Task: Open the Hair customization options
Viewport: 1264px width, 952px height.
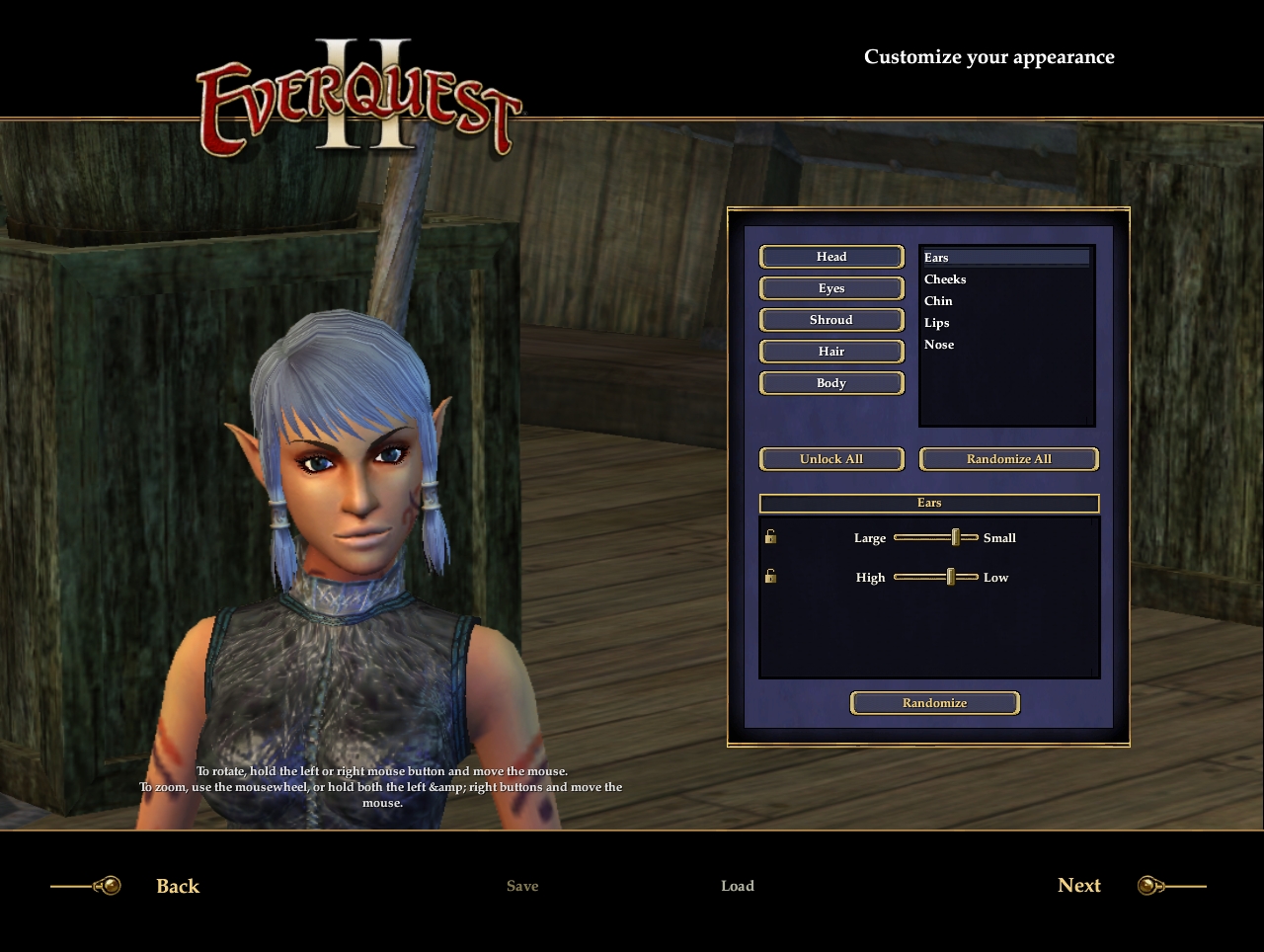Action: 831,352
